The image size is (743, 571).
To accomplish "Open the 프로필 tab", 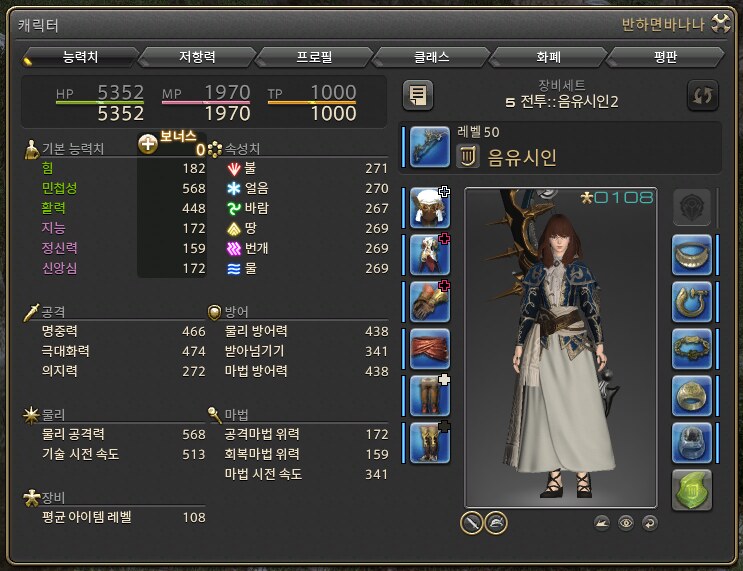I will (x=315, y=57).
